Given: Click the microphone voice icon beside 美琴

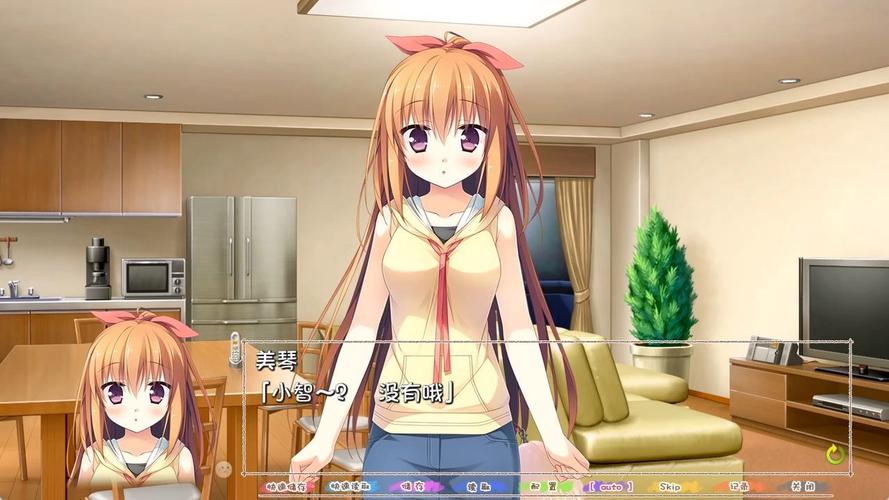Looking at the screenshot, I should point(236,350).
